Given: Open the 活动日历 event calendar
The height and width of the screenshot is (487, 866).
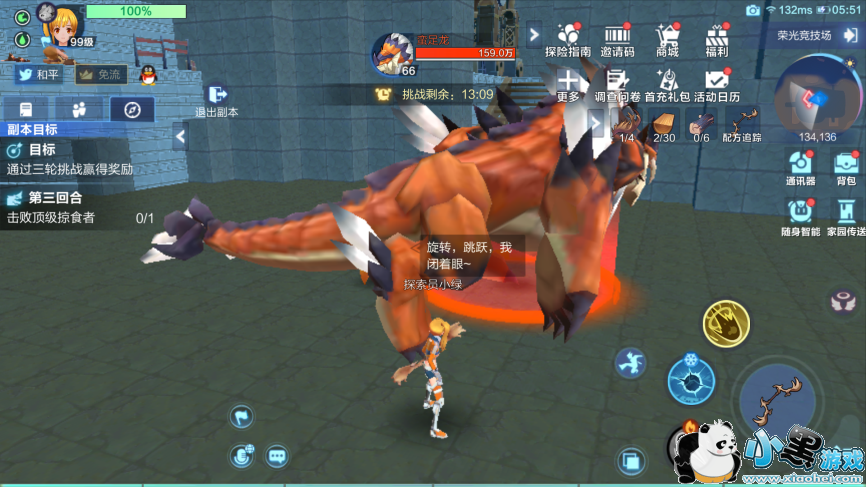Looking at the screenshot, I should click(x=716, y=85).
